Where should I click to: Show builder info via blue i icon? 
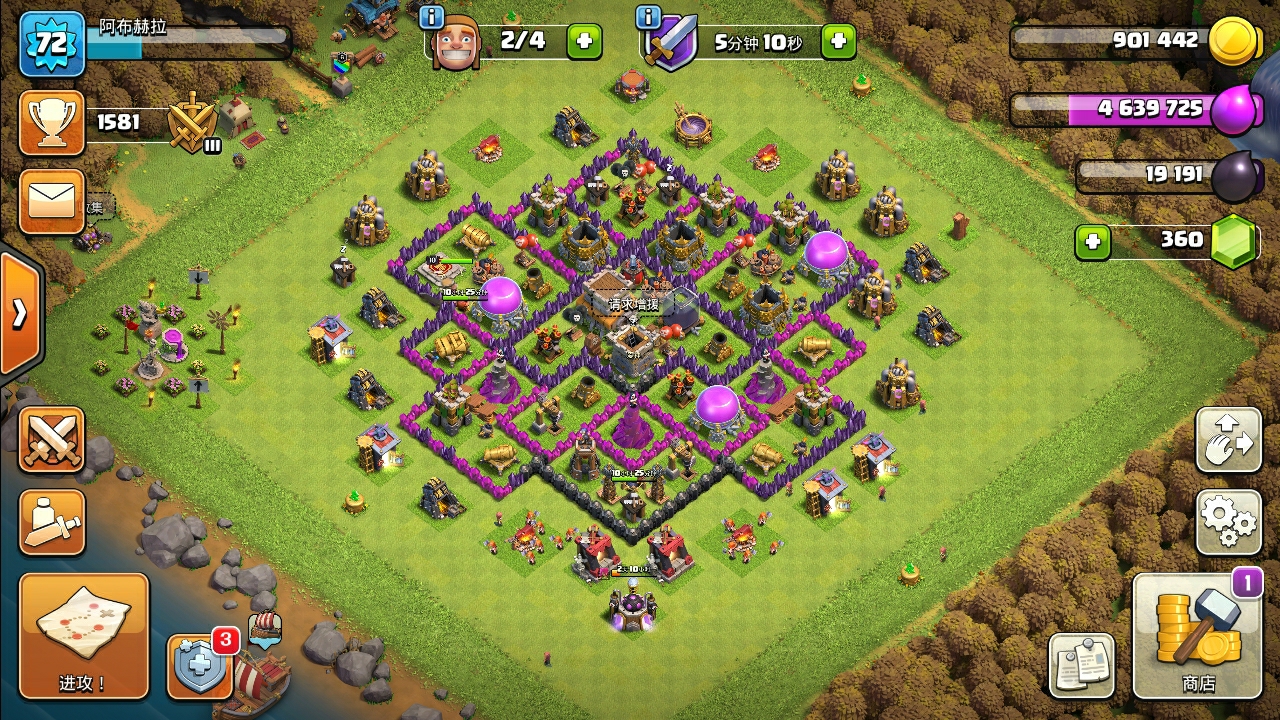pyautogui.click(x=432, y=17)
